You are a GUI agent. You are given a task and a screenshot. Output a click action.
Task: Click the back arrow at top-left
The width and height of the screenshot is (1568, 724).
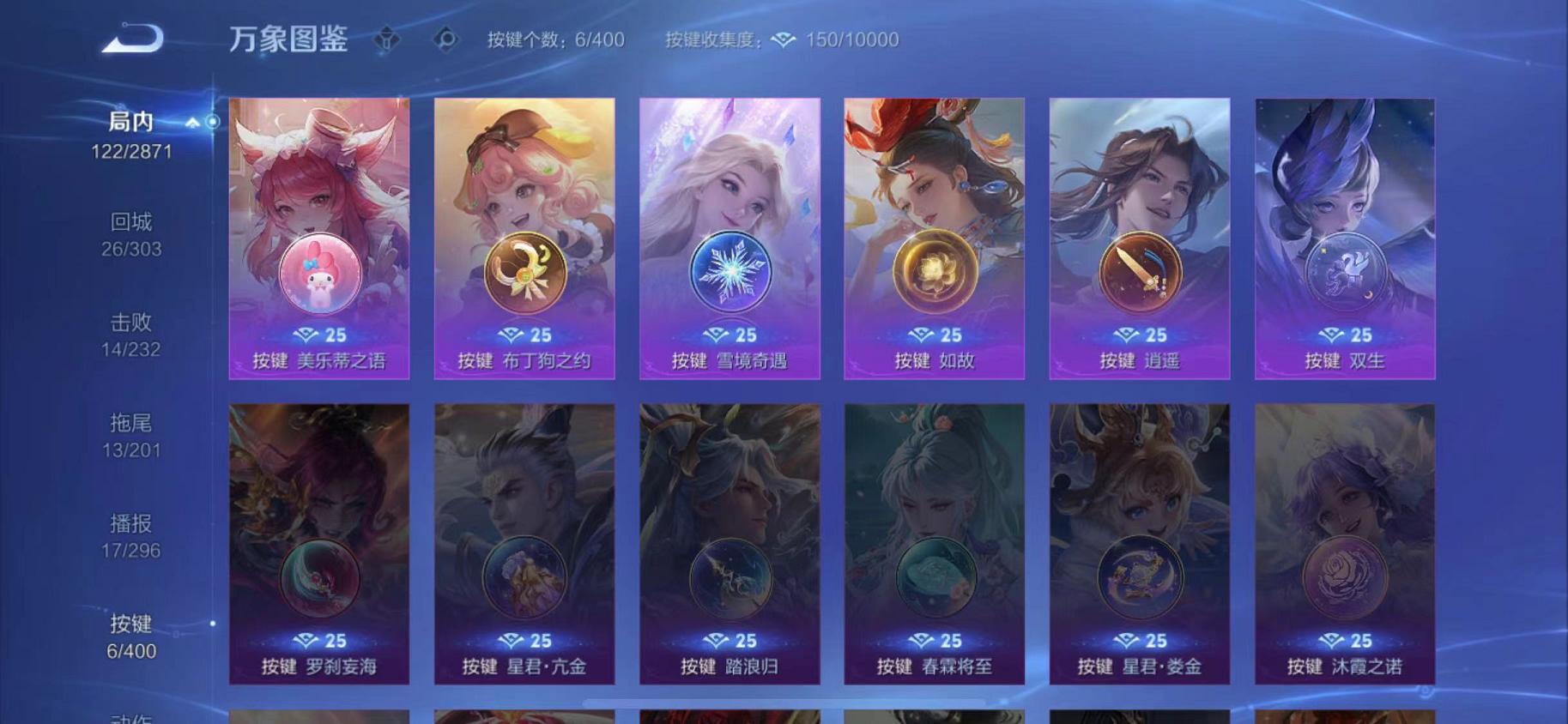pyautogui.click(x=137, y=36)
